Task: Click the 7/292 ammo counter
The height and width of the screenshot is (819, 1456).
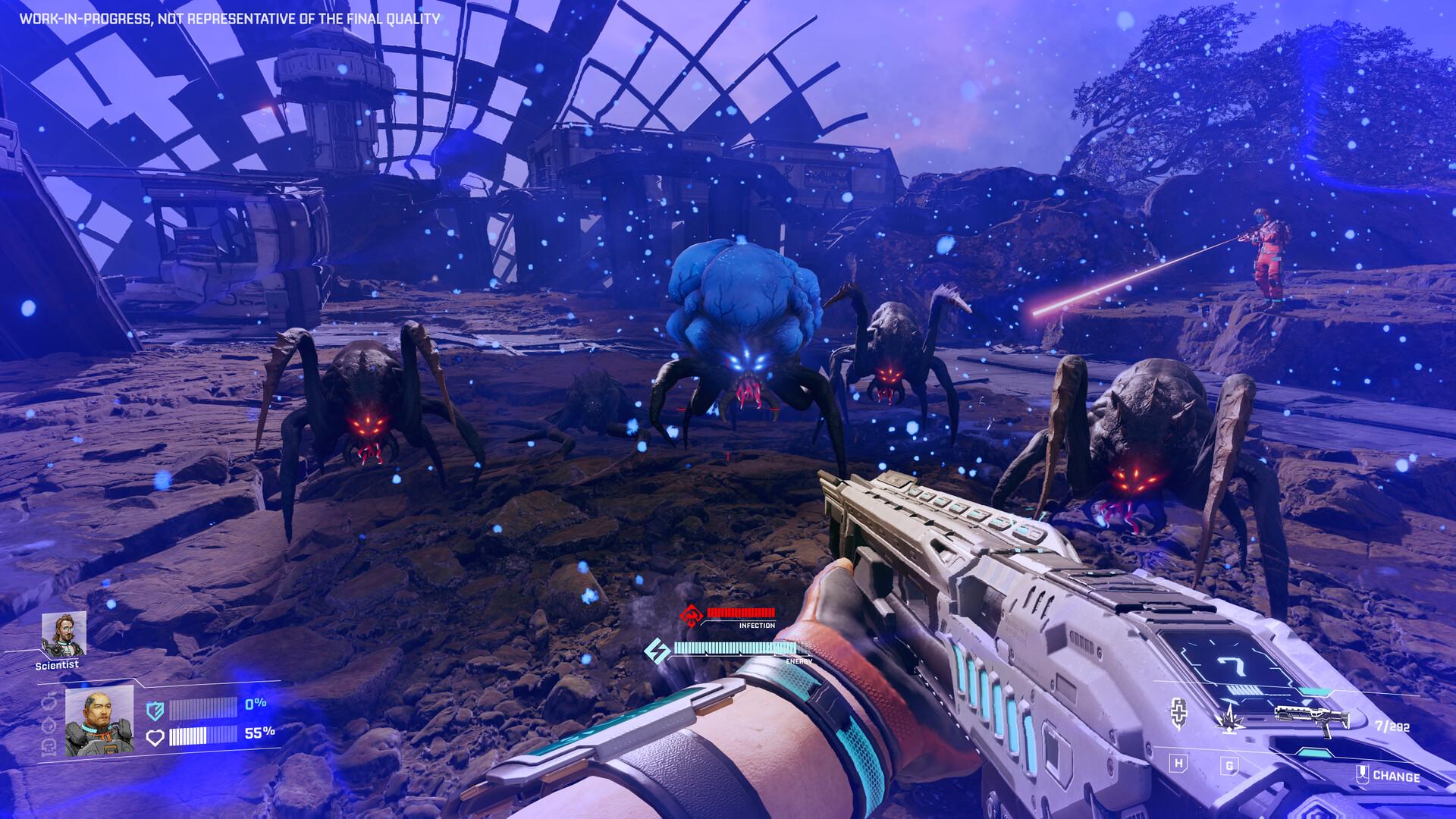Action: 1392,726
